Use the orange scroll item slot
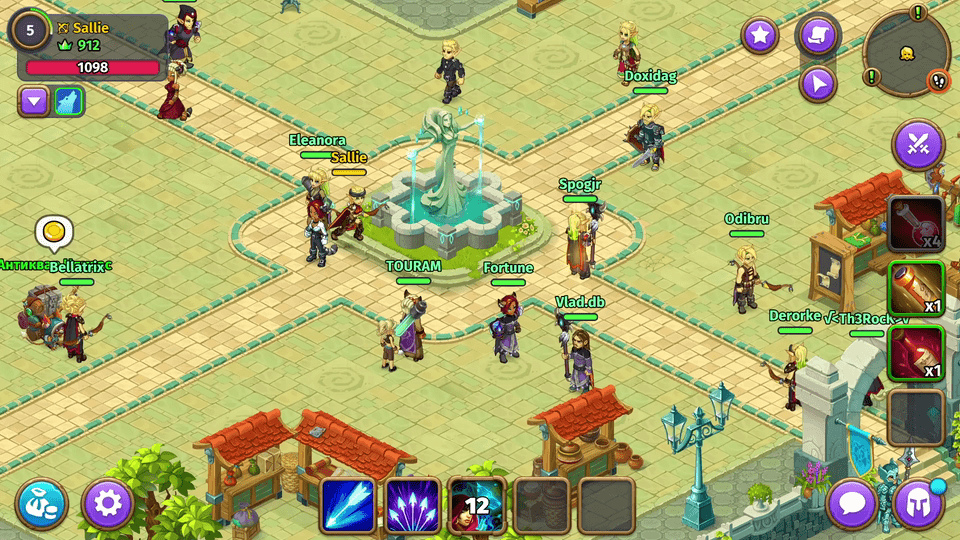The image size is (960, 540). pos(915,289)
